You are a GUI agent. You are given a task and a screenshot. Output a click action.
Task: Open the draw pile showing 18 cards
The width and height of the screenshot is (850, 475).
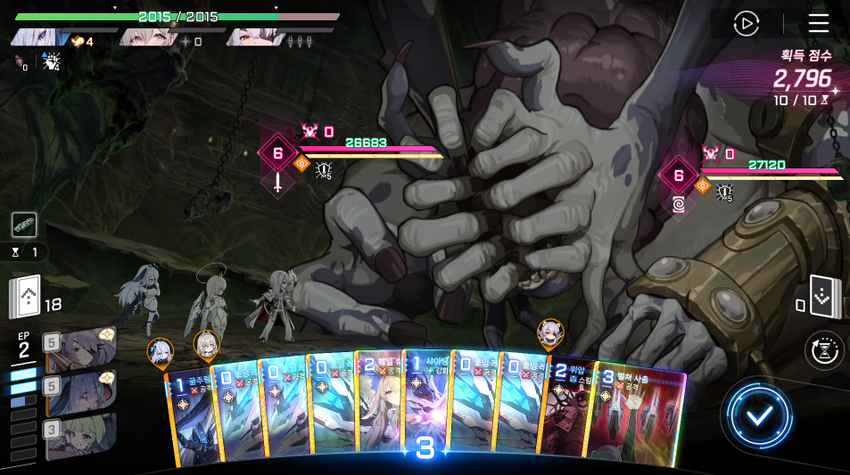(x=25, y=297)
